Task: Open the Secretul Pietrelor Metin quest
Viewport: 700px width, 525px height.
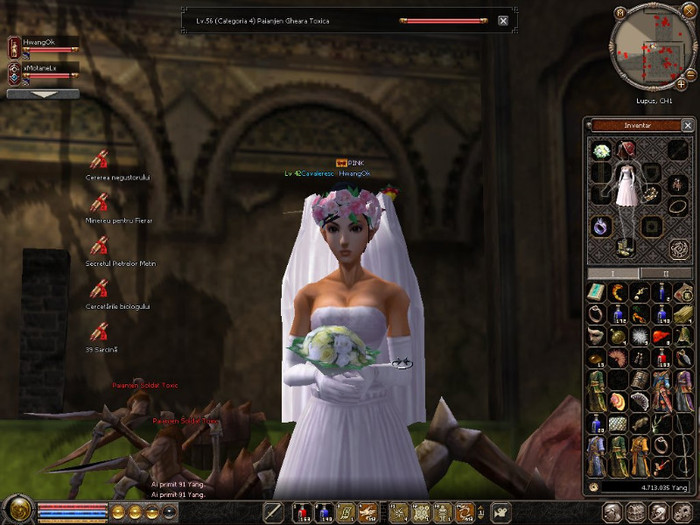Action: (99, 246)
